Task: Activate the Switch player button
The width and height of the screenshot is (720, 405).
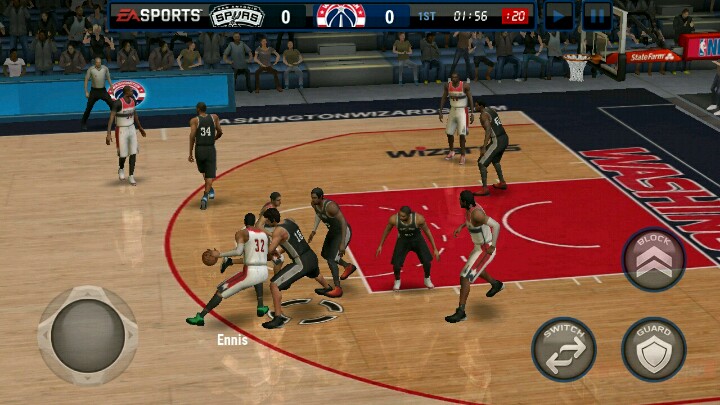Action: tap(564, 349)
